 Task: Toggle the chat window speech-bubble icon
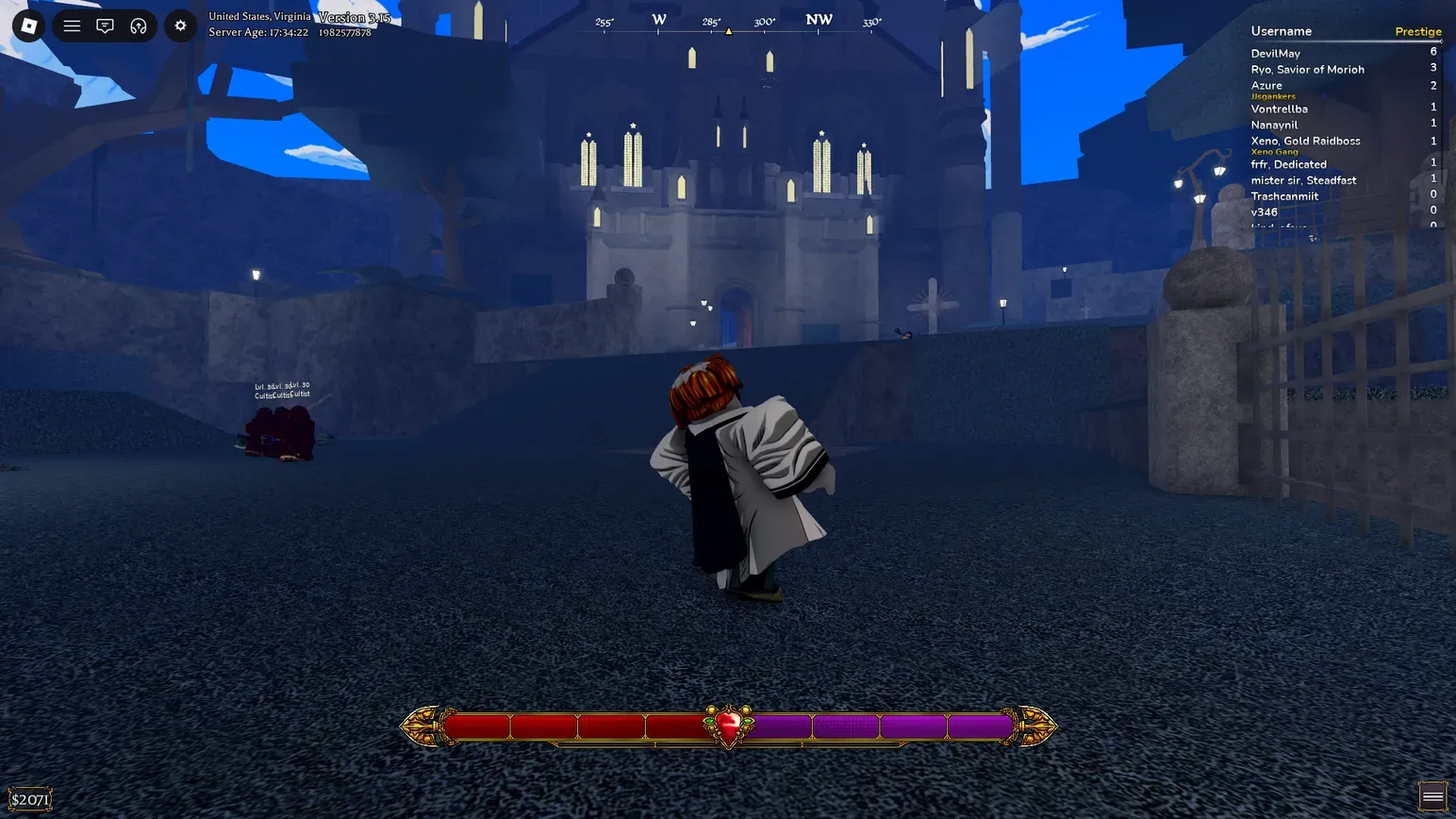[x=105, y=25]
